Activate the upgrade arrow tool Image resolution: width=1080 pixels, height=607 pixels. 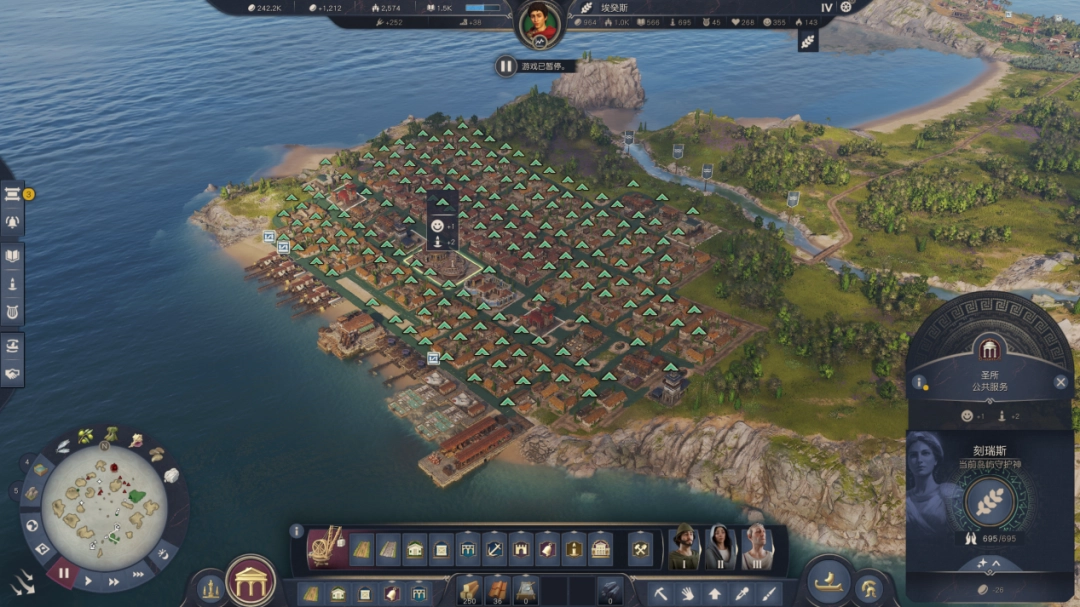point(714,592)
